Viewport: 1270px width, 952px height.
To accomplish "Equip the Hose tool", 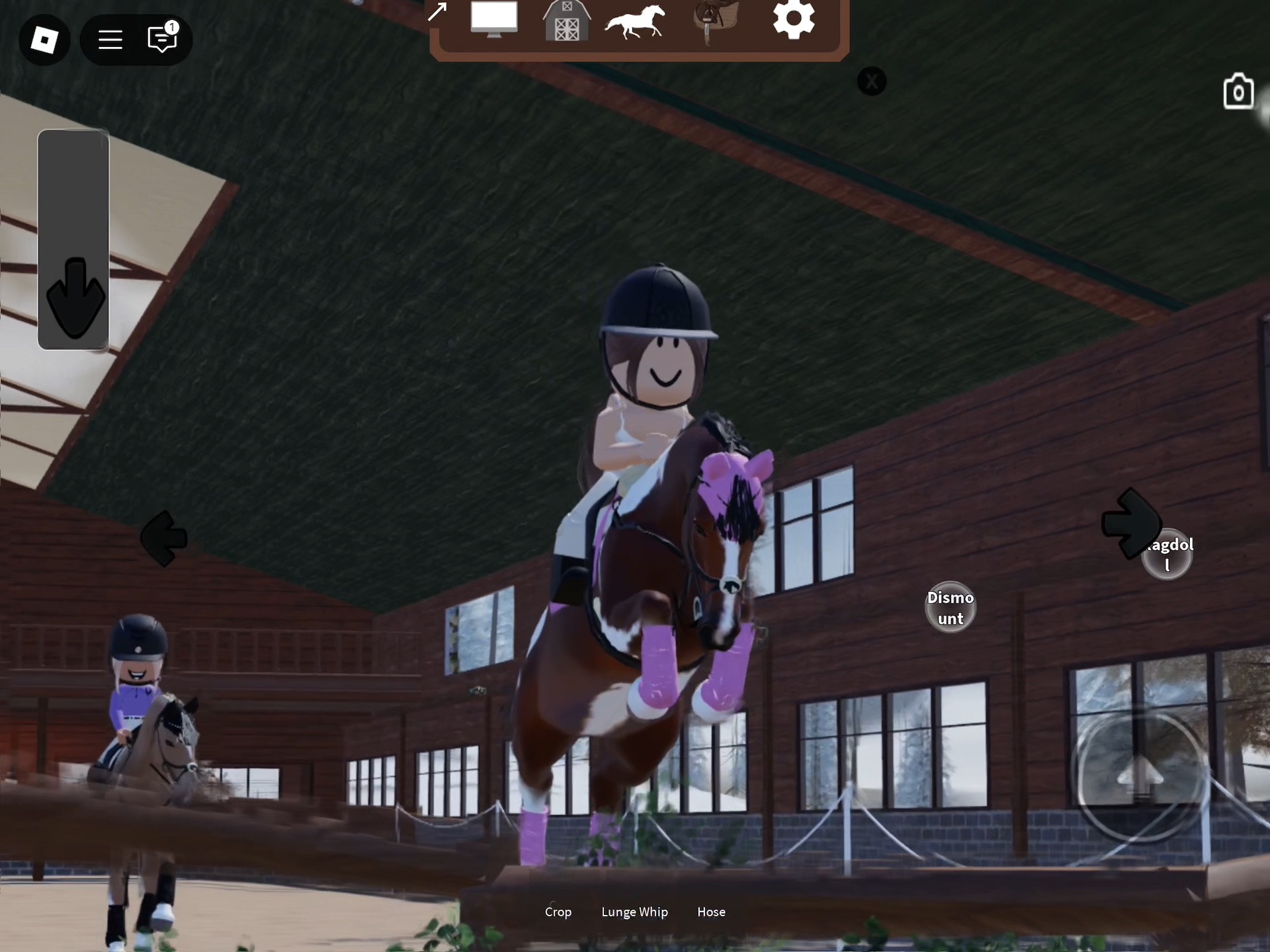I will pos(711,912).
